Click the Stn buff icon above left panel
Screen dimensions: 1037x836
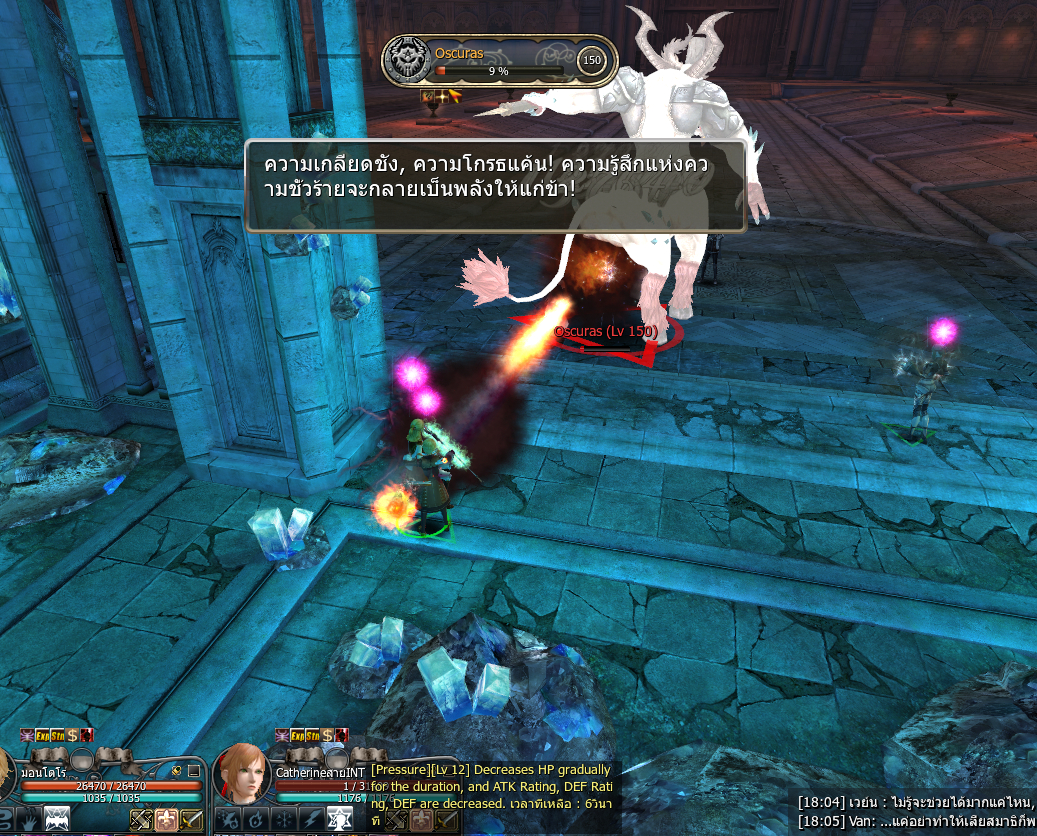(x=58, y=735)
